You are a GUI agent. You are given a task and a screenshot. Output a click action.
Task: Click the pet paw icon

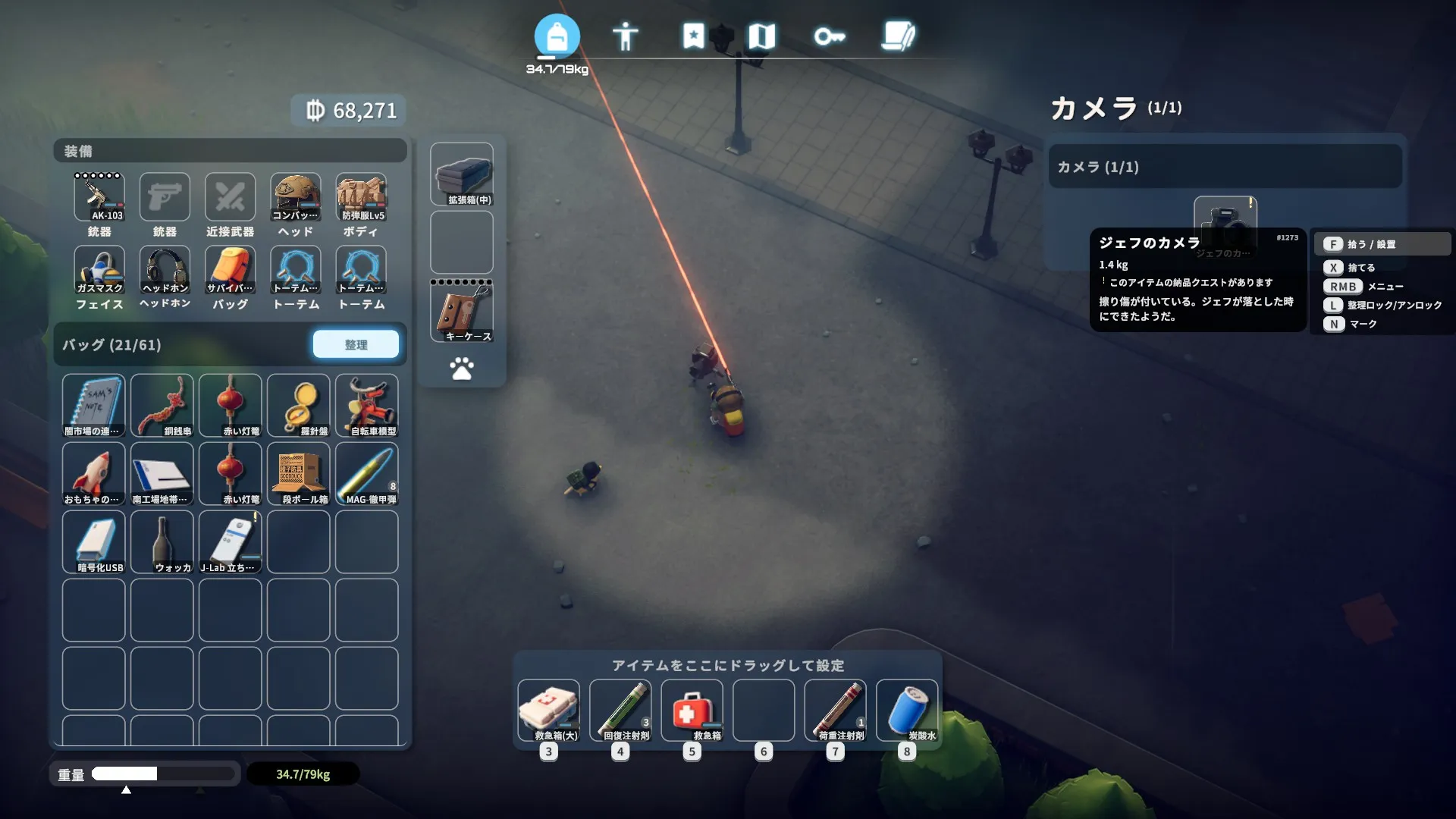[x=462, y=369]
